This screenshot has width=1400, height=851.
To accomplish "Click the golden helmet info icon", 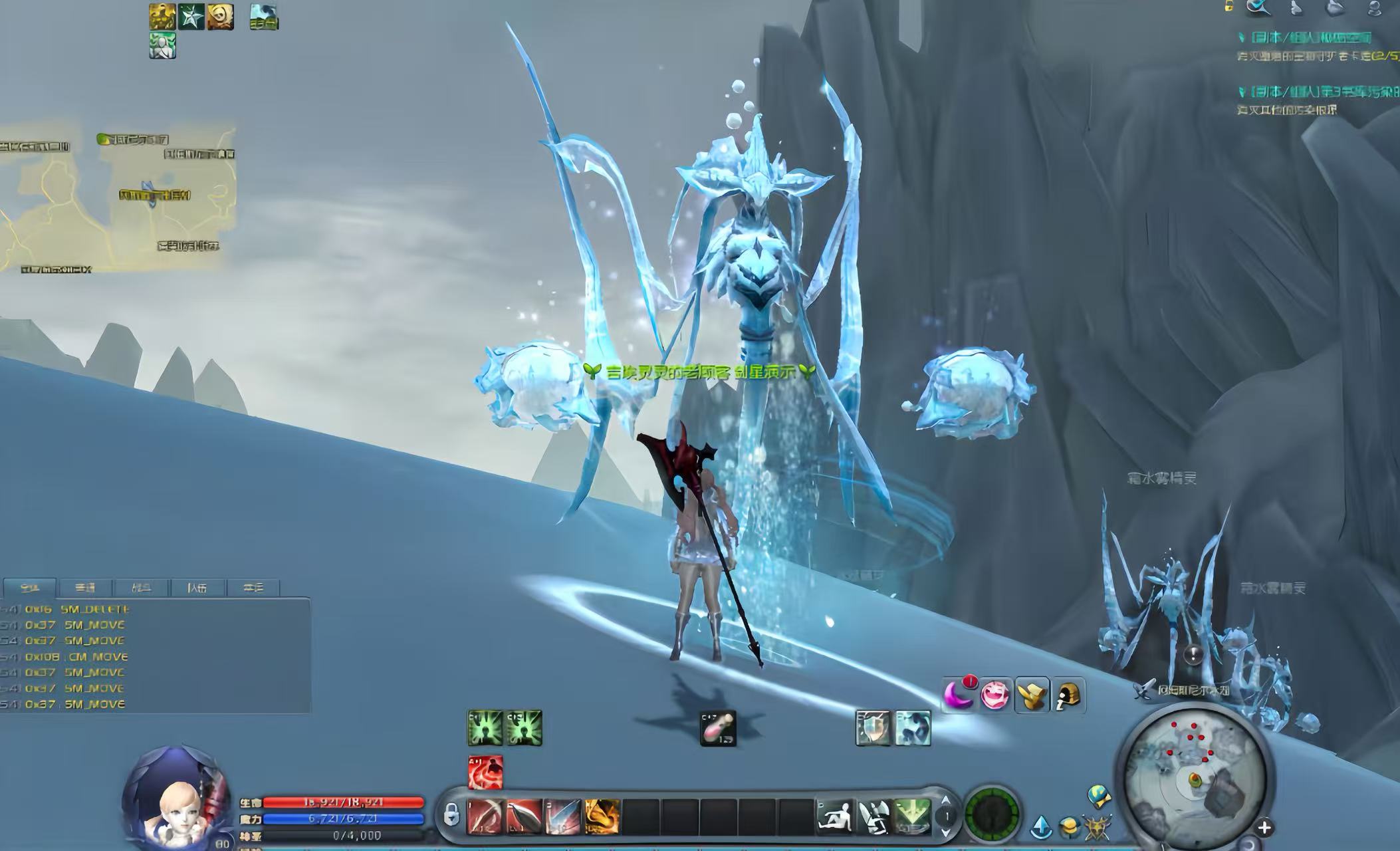I will click(x=1068, y=696).
